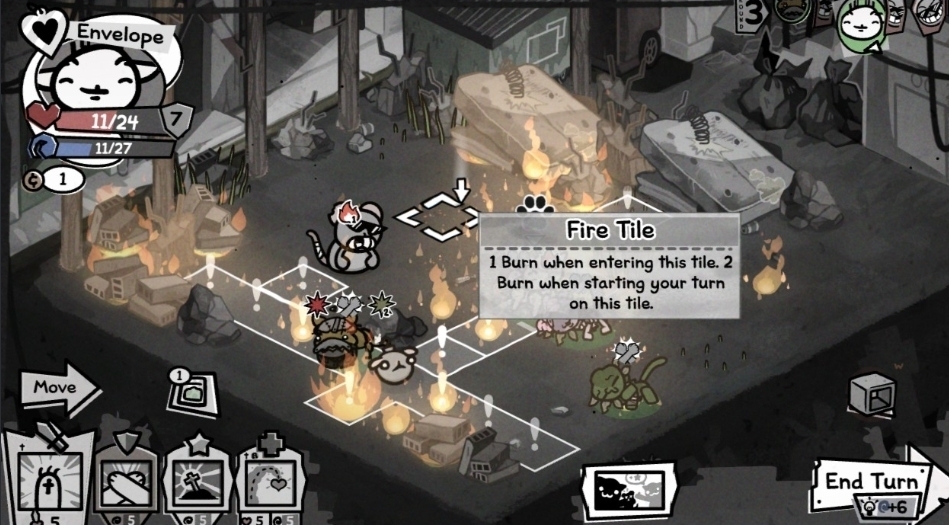Screen dimensions: 949x525
Task: Select the highlighted diamond-bracket floor tile
Action: [x=438, y=216]
